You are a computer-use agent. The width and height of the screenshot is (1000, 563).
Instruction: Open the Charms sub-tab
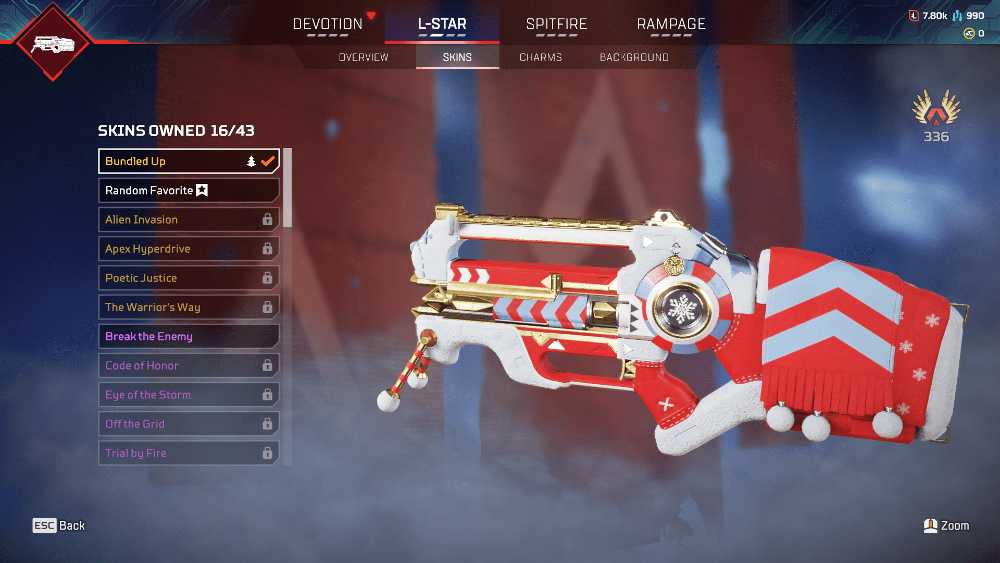pyautogui.click(x=540, y=57)
